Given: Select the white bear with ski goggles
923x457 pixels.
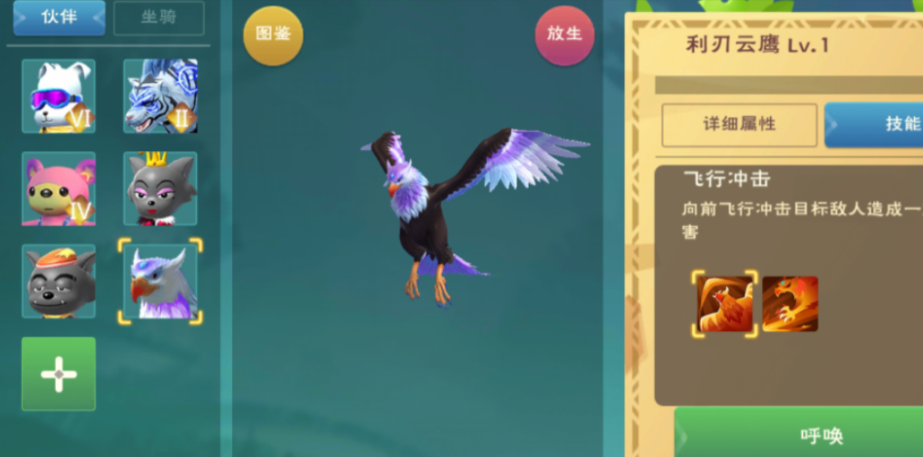Looking at the screenshot, I should click(59, 96).
